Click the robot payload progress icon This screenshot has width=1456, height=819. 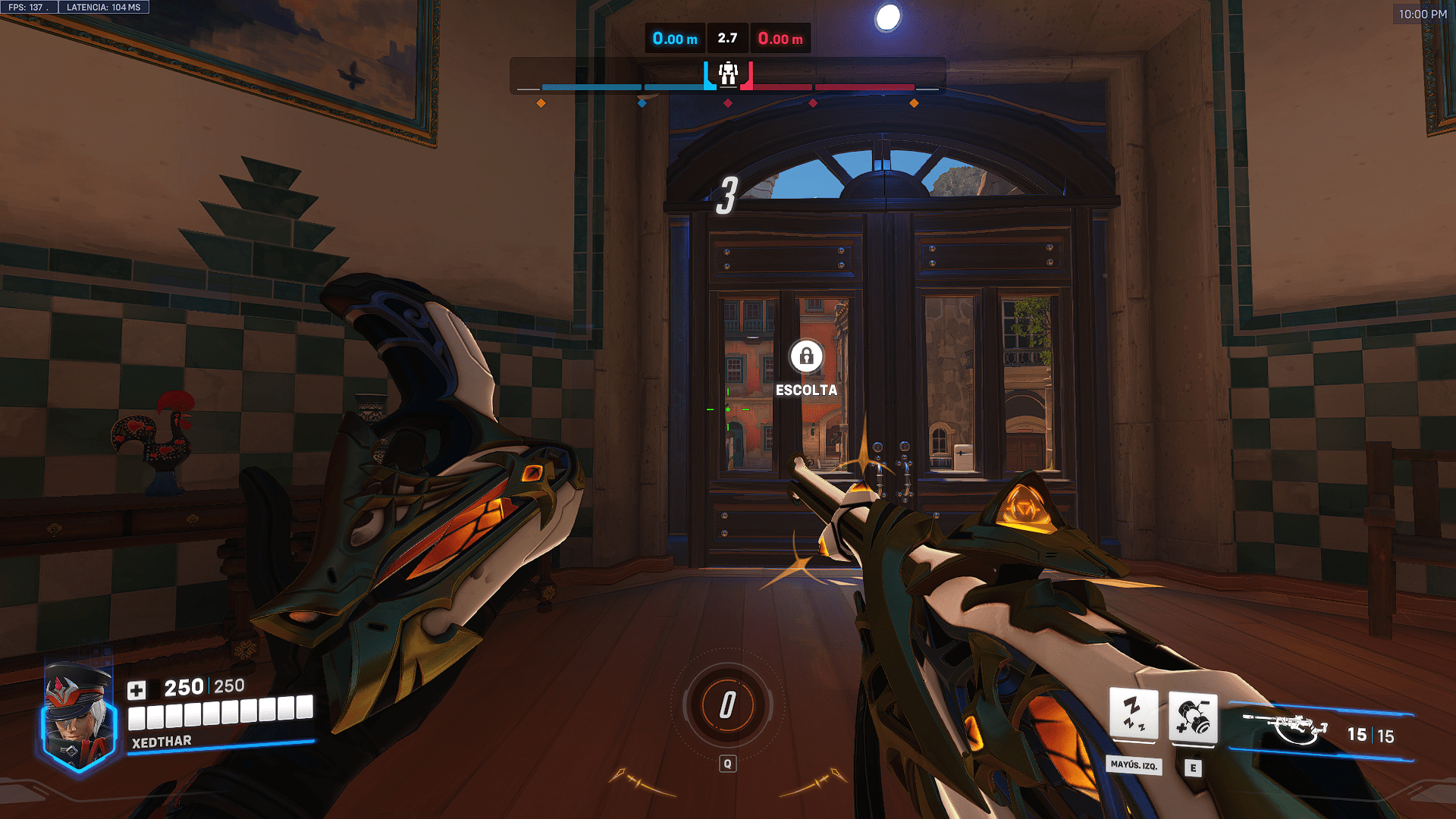(728, 74)
